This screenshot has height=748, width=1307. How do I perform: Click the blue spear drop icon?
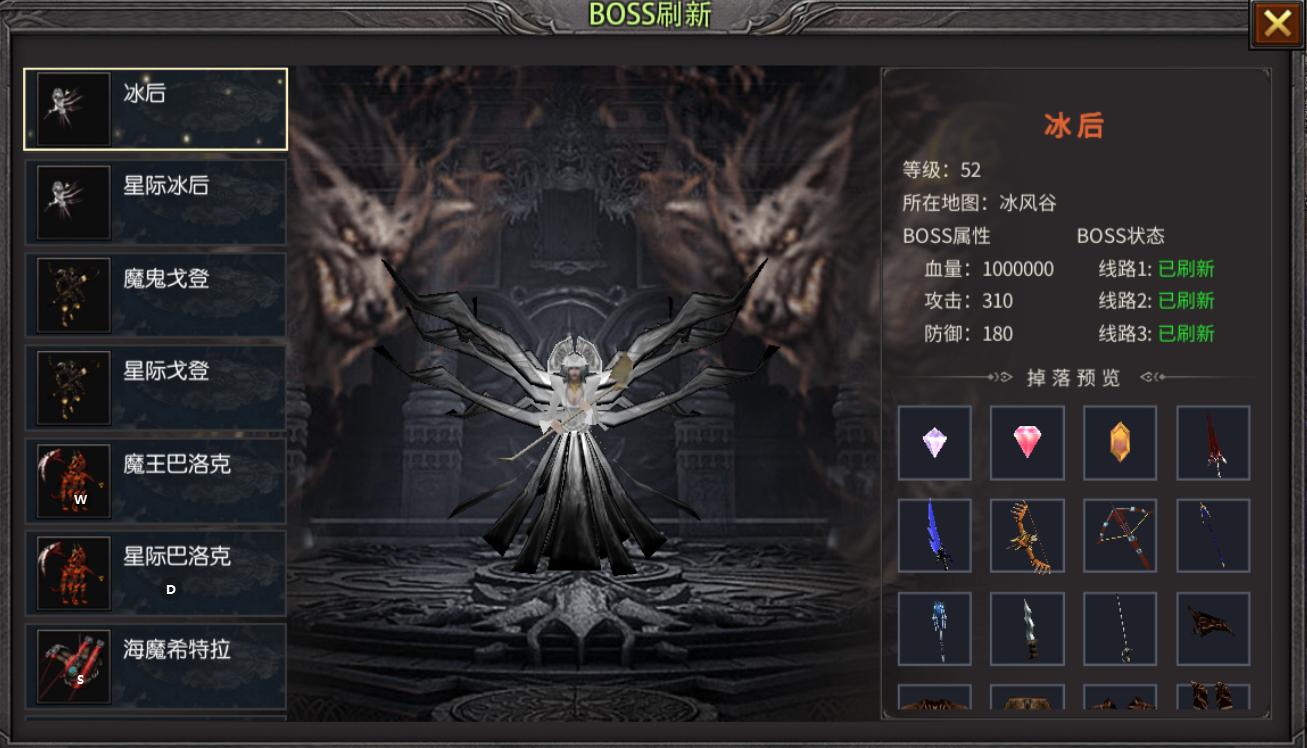(1213, 535)
